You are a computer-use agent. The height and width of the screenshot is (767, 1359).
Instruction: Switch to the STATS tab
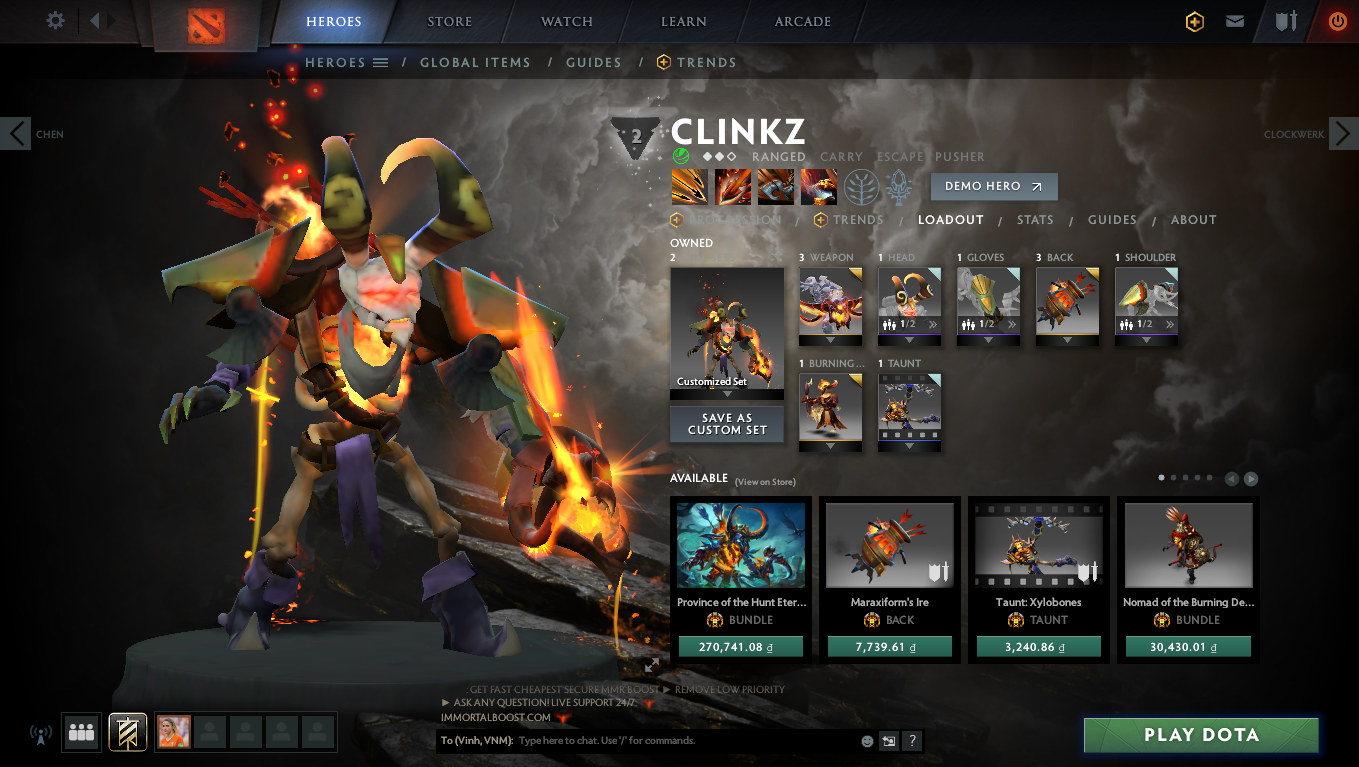(x=1035, y=219)
